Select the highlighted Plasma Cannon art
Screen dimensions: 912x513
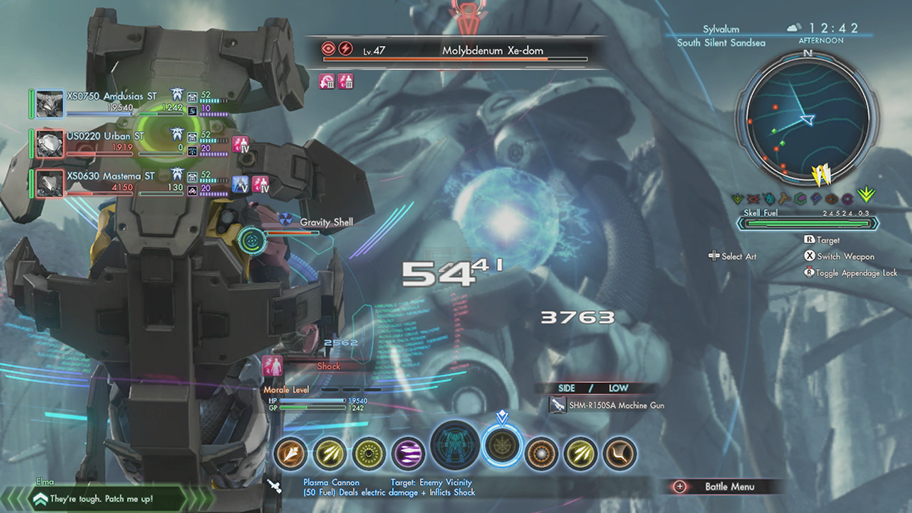point(501,446)
